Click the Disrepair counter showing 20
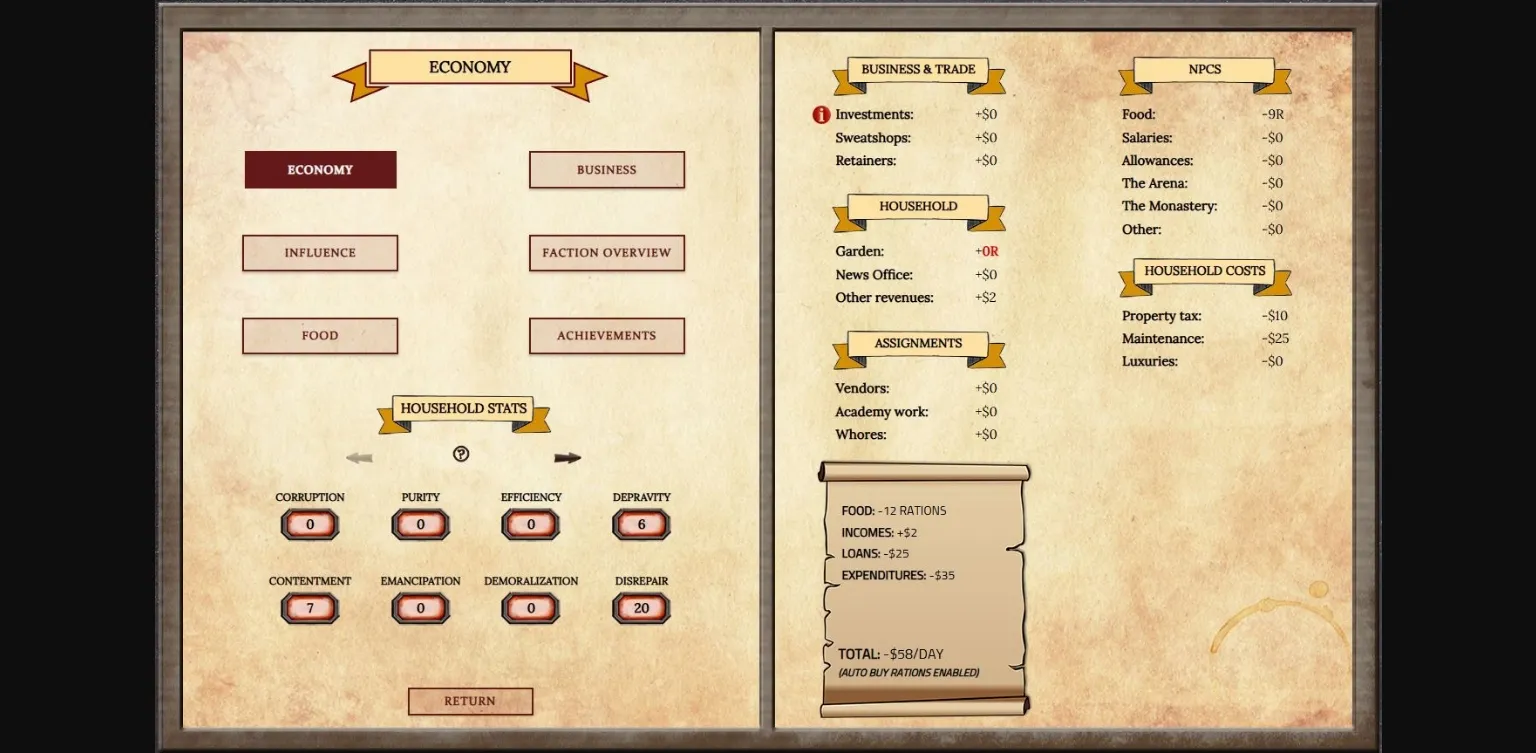This screenshot has width=1536, height=753. (641, 607)
